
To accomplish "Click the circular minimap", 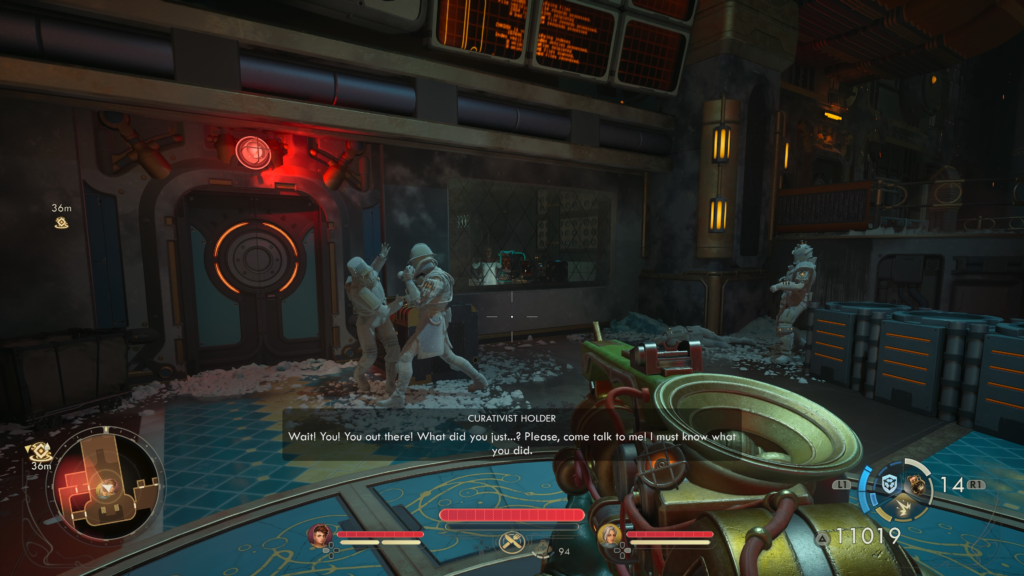I will [x=107, y=485].
